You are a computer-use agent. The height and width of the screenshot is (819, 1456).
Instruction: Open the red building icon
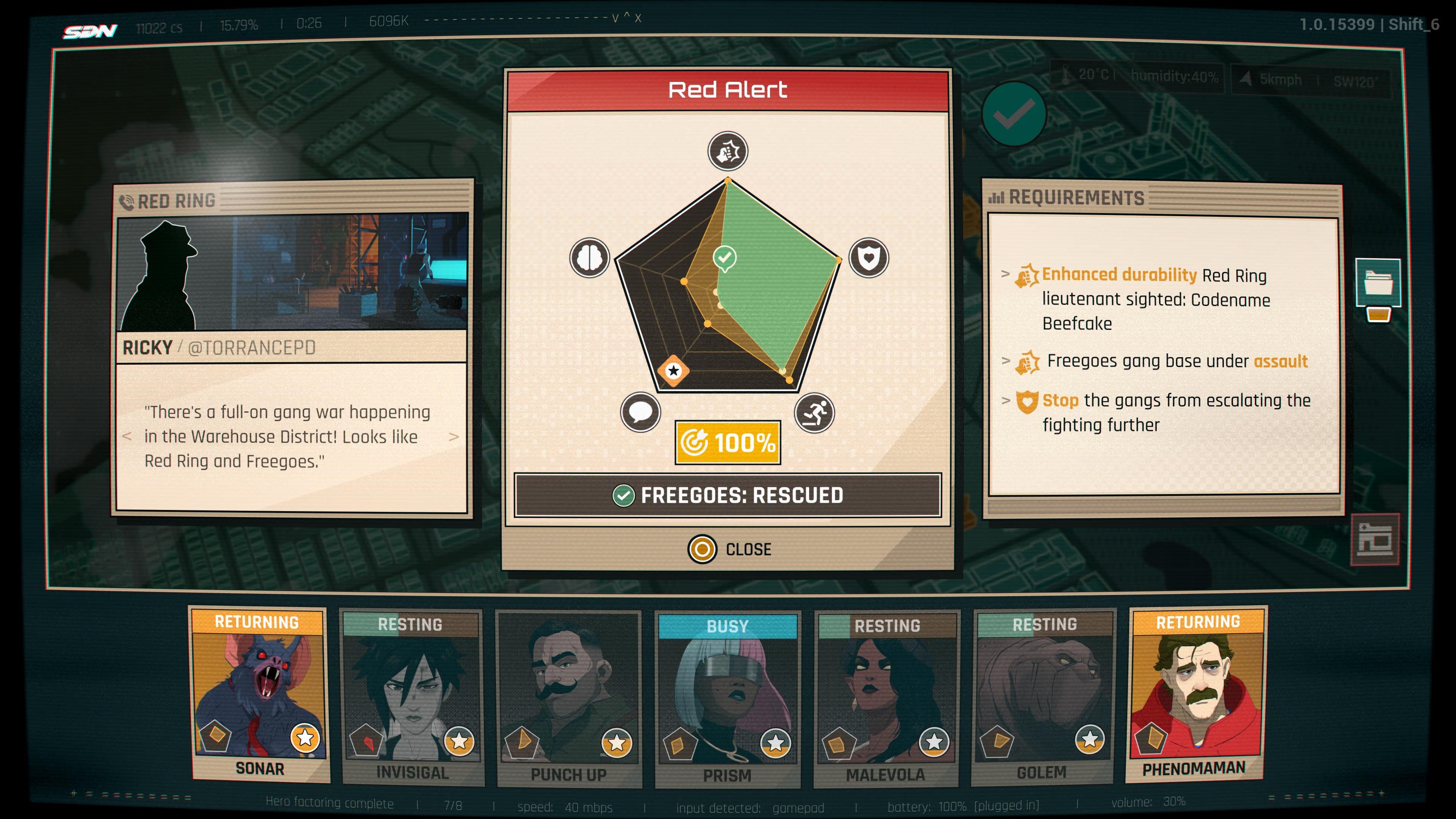pos(1374,539)
